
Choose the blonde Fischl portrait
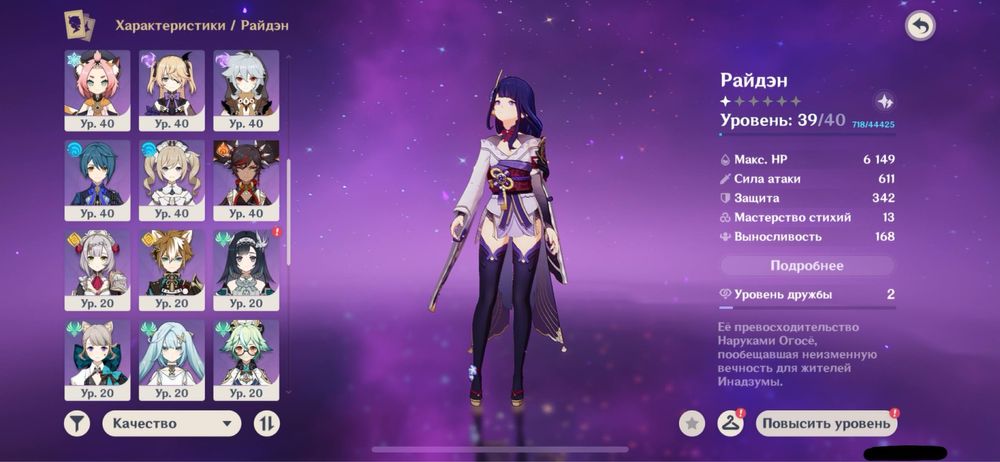171,89
